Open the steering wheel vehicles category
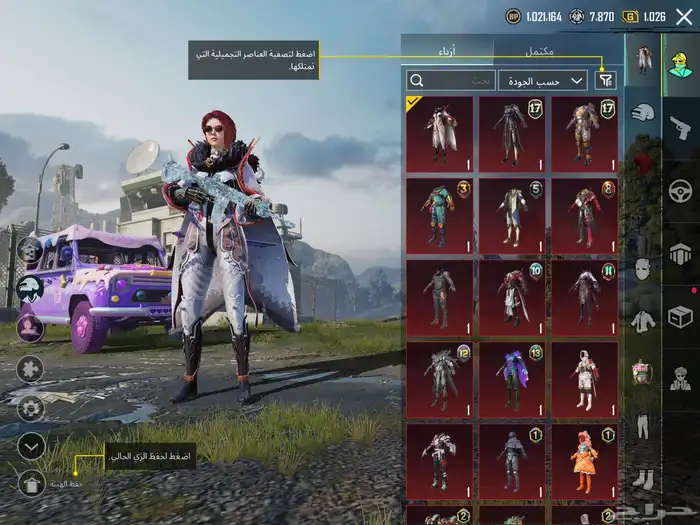The height and width of the screenshot is (525, 700). pyautogui.click(x=680, y=190)
